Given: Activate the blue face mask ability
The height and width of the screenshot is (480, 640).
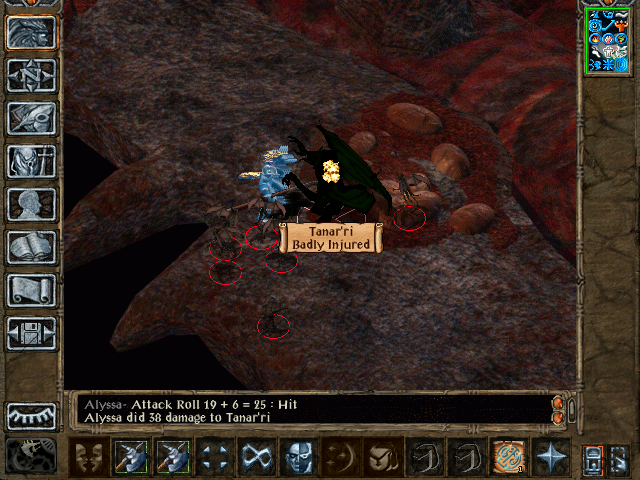Looking at the screenshot, I should pos(296,458).
